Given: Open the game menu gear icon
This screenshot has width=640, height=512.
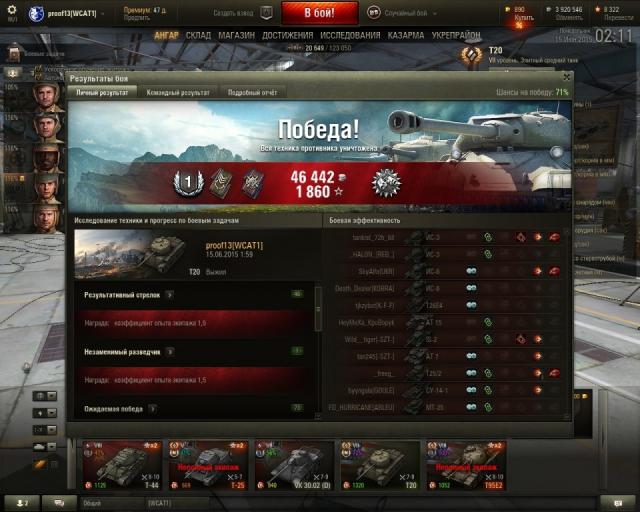Looking at the screenshot, I should point(13,11).
